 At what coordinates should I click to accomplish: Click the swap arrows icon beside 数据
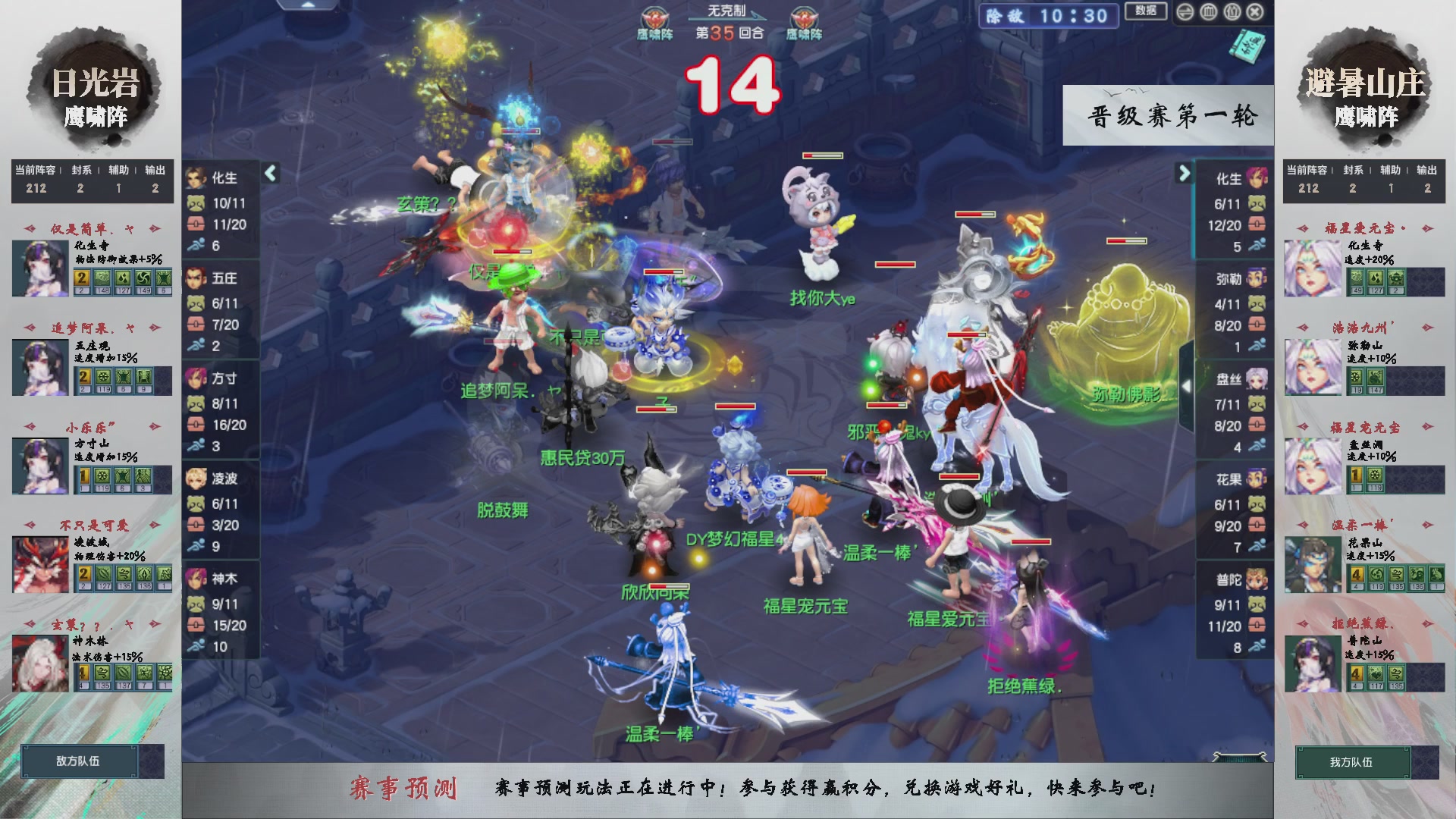tap(1186, 11)
